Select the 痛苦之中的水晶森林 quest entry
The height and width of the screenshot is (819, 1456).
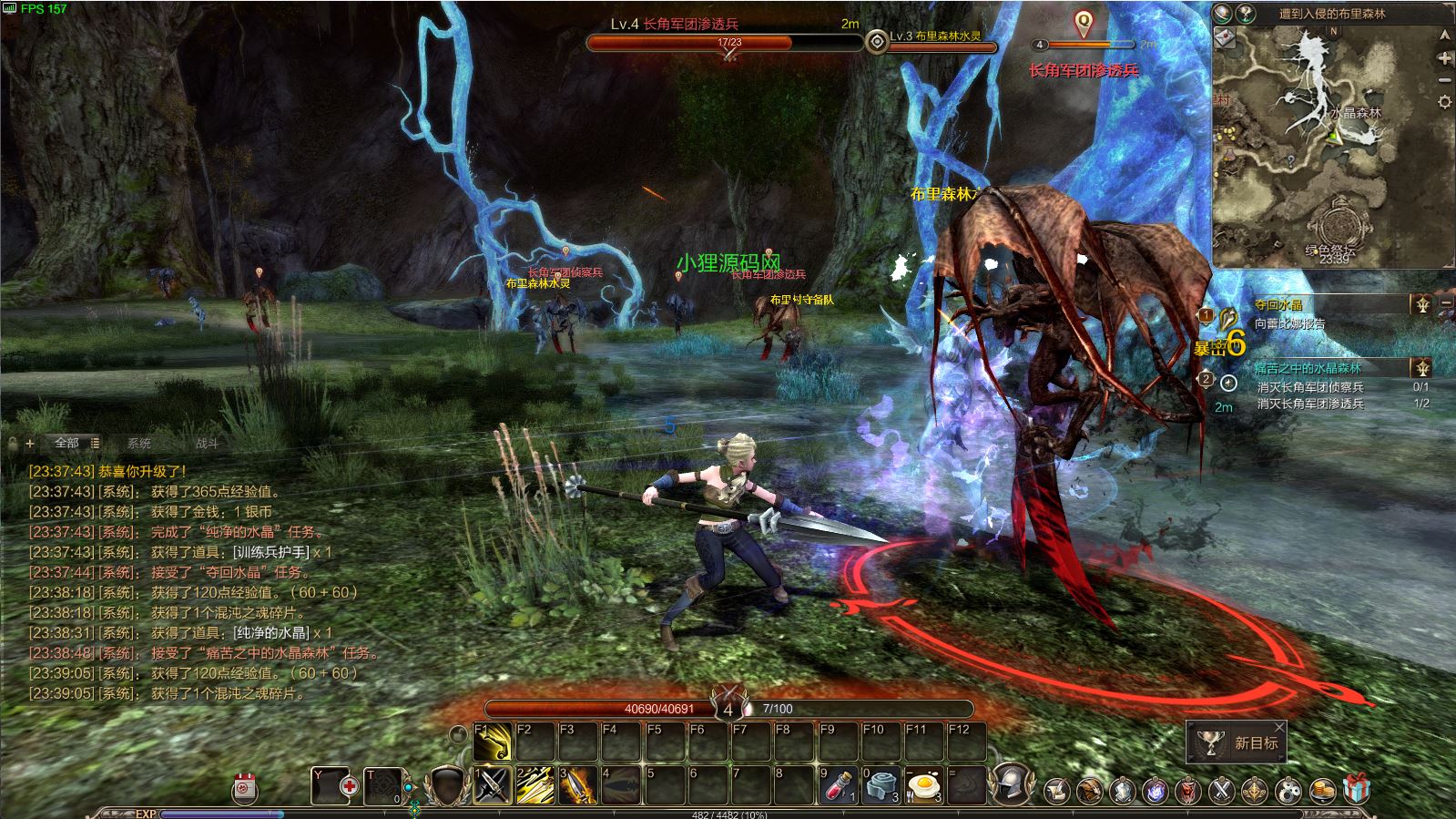pos(1307,368)
